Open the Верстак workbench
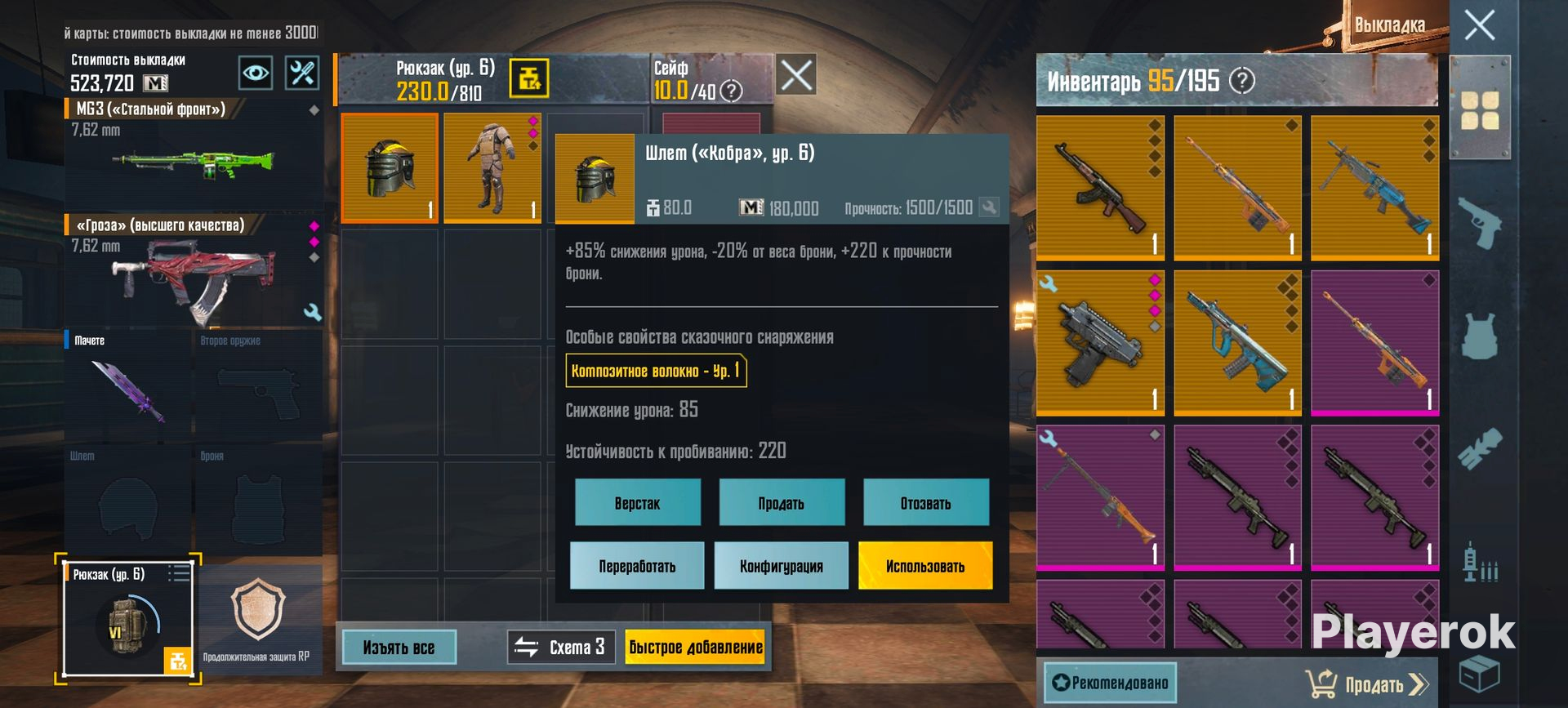 637,503
